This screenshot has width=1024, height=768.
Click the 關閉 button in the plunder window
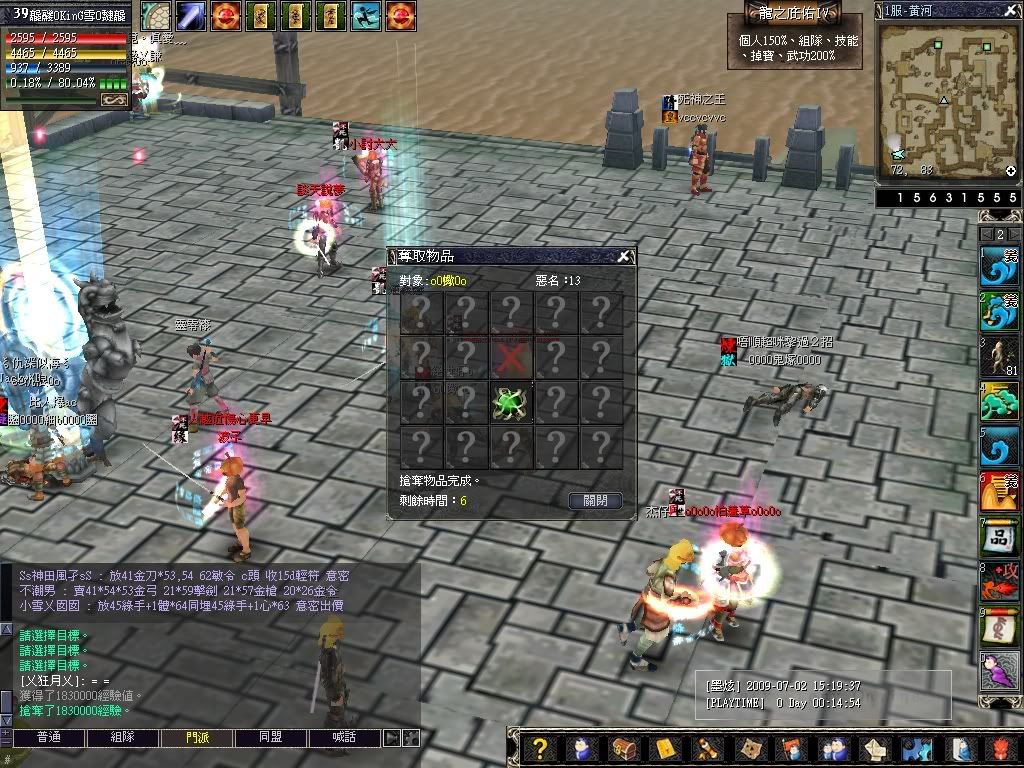click(595, 501)
